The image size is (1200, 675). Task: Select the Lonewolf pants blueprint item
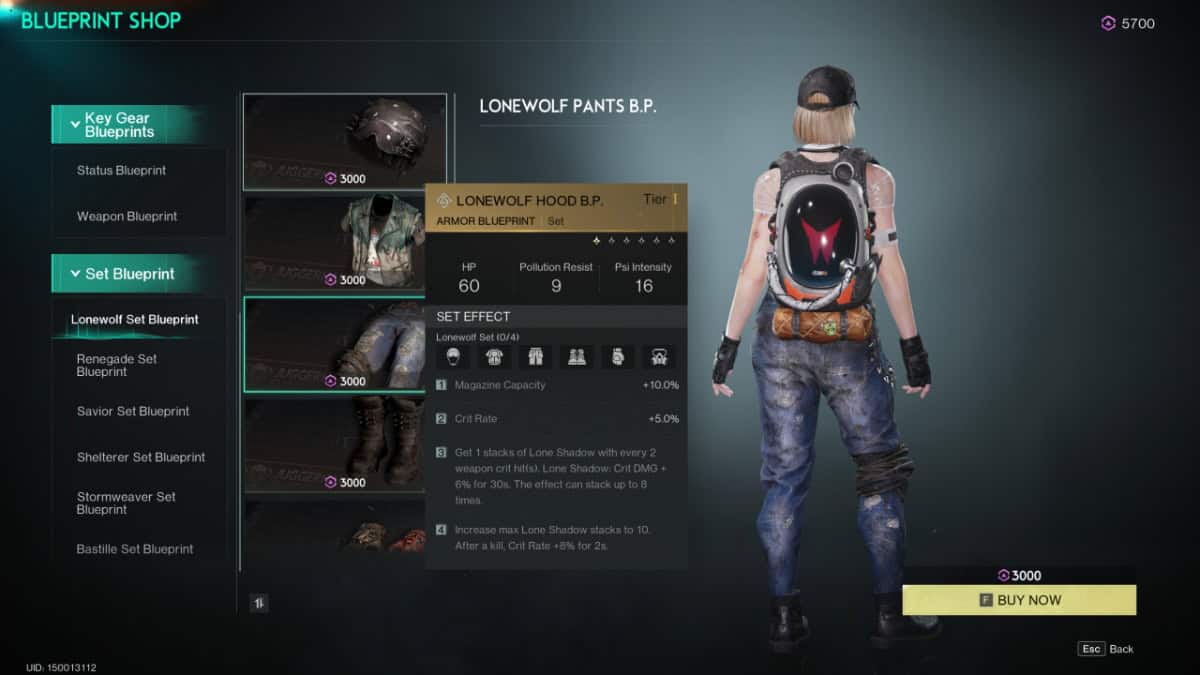point(334,344)
